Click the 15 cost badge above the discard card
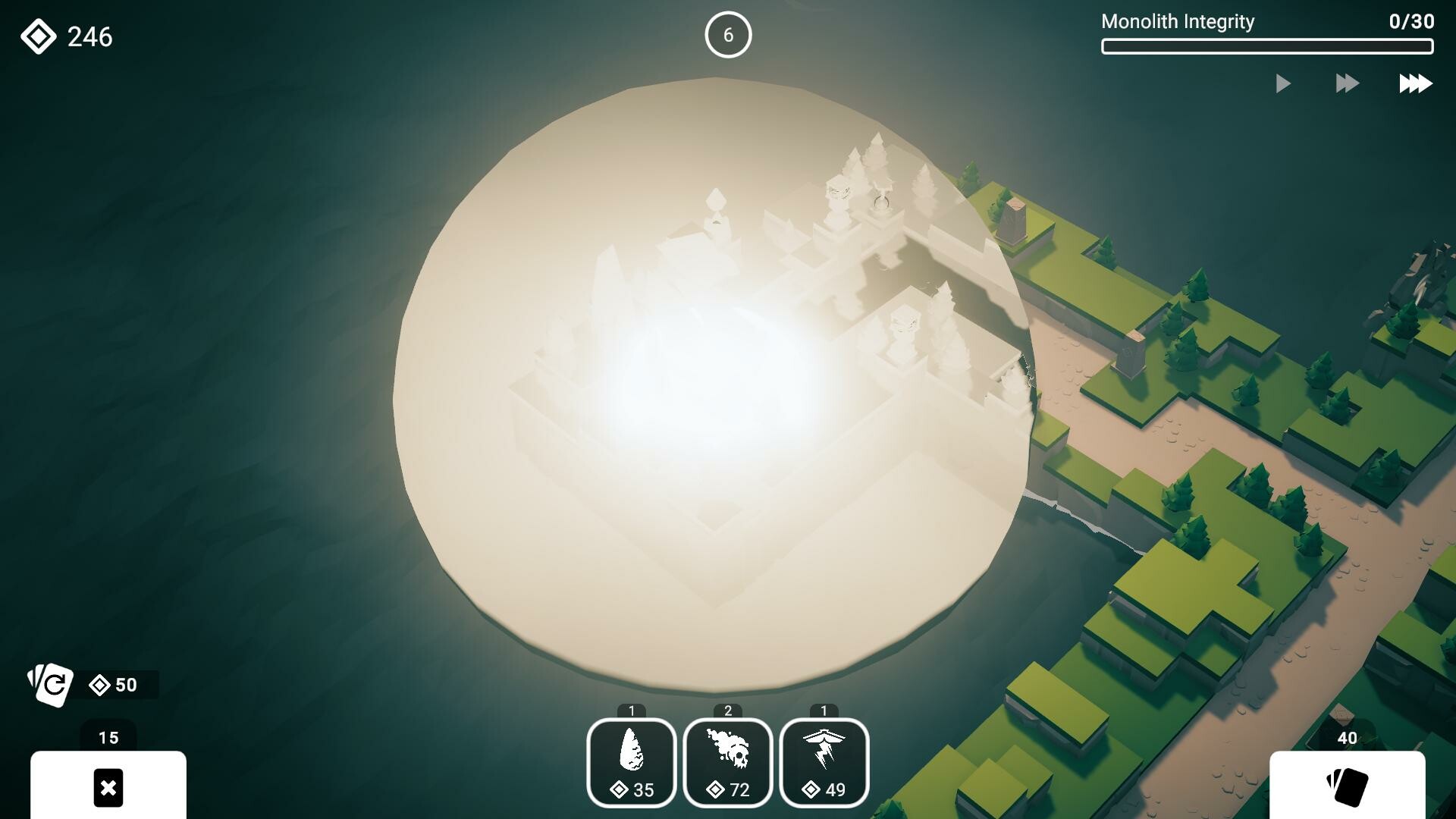 108,736
